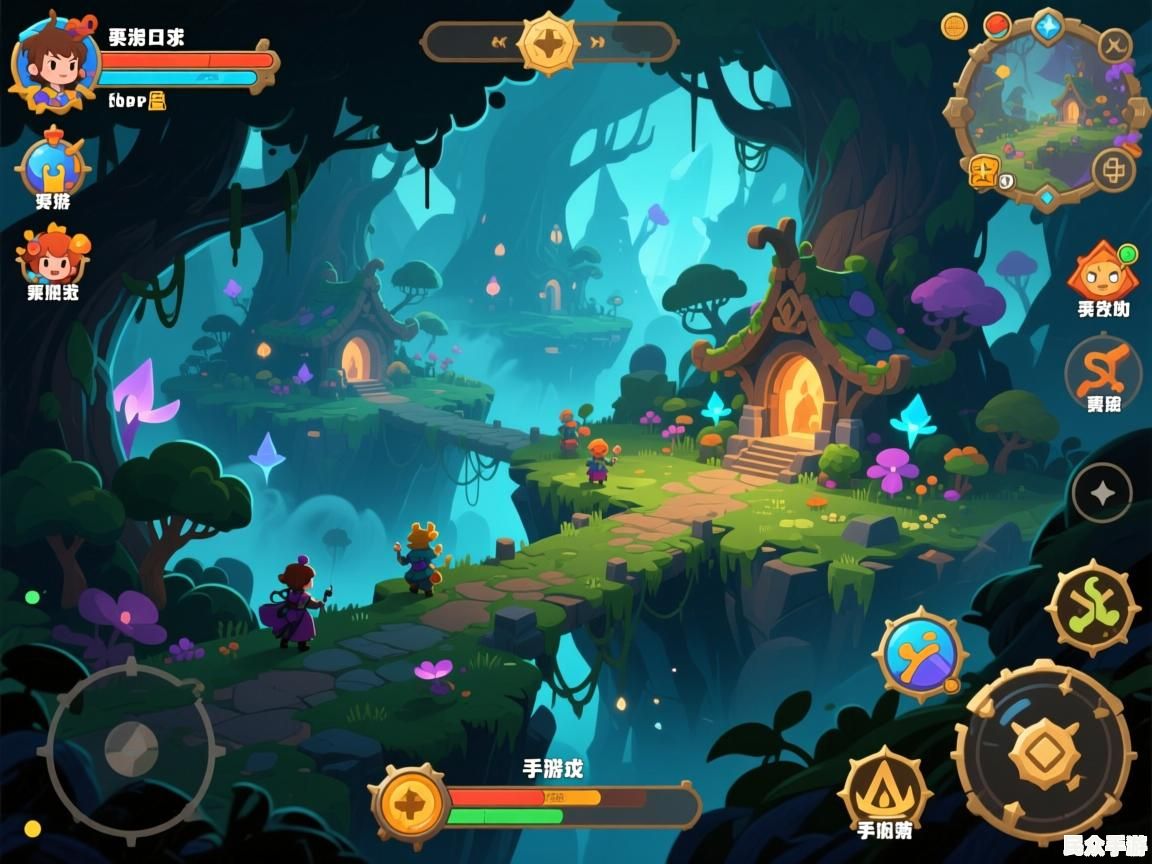The image size is (1152, 864).
Task: Tap the blue diamond gem atop the minimap
Action: pos(1047,25)
